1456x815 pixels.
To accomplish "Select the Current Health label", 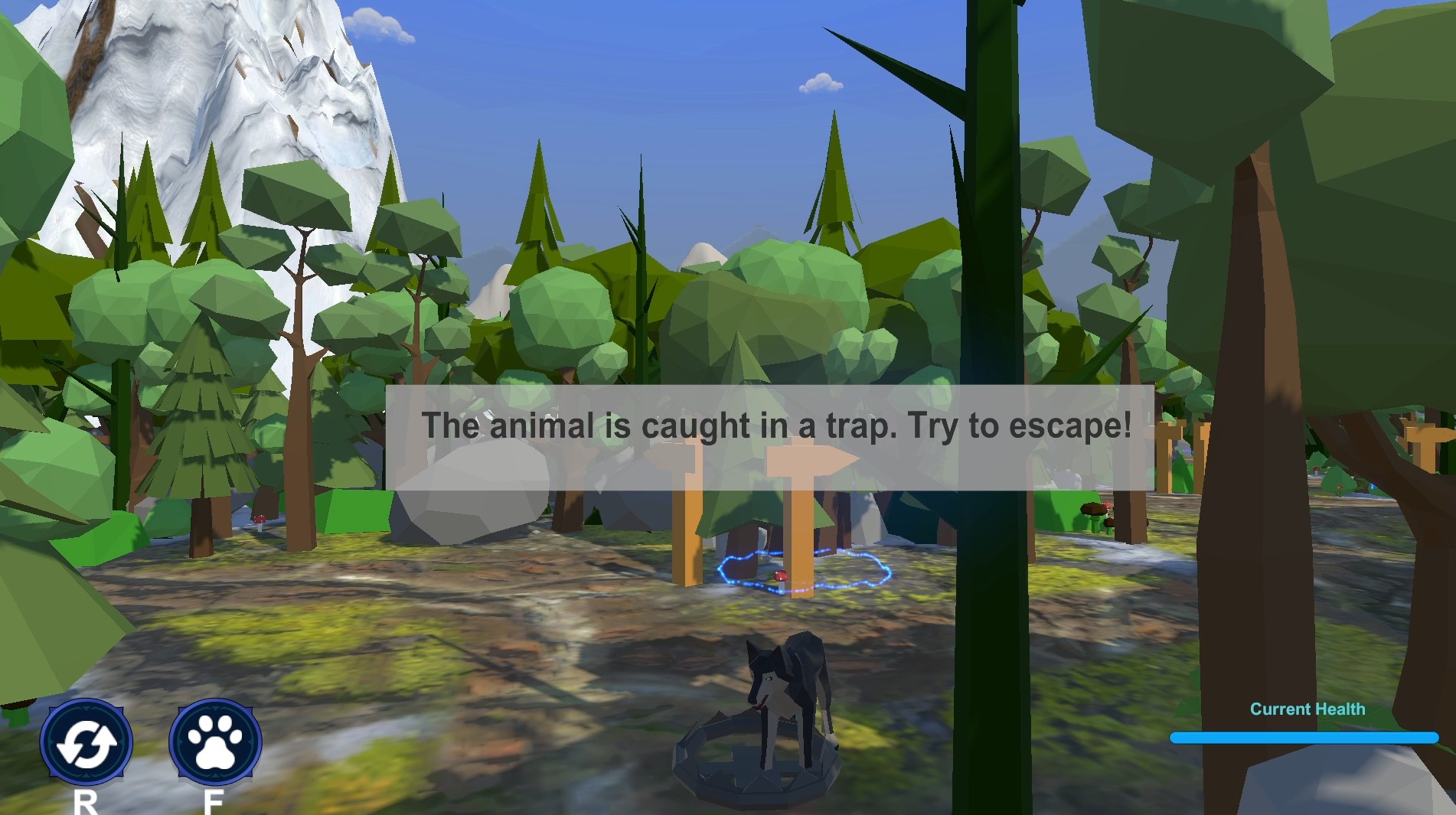I will 1308,709.
